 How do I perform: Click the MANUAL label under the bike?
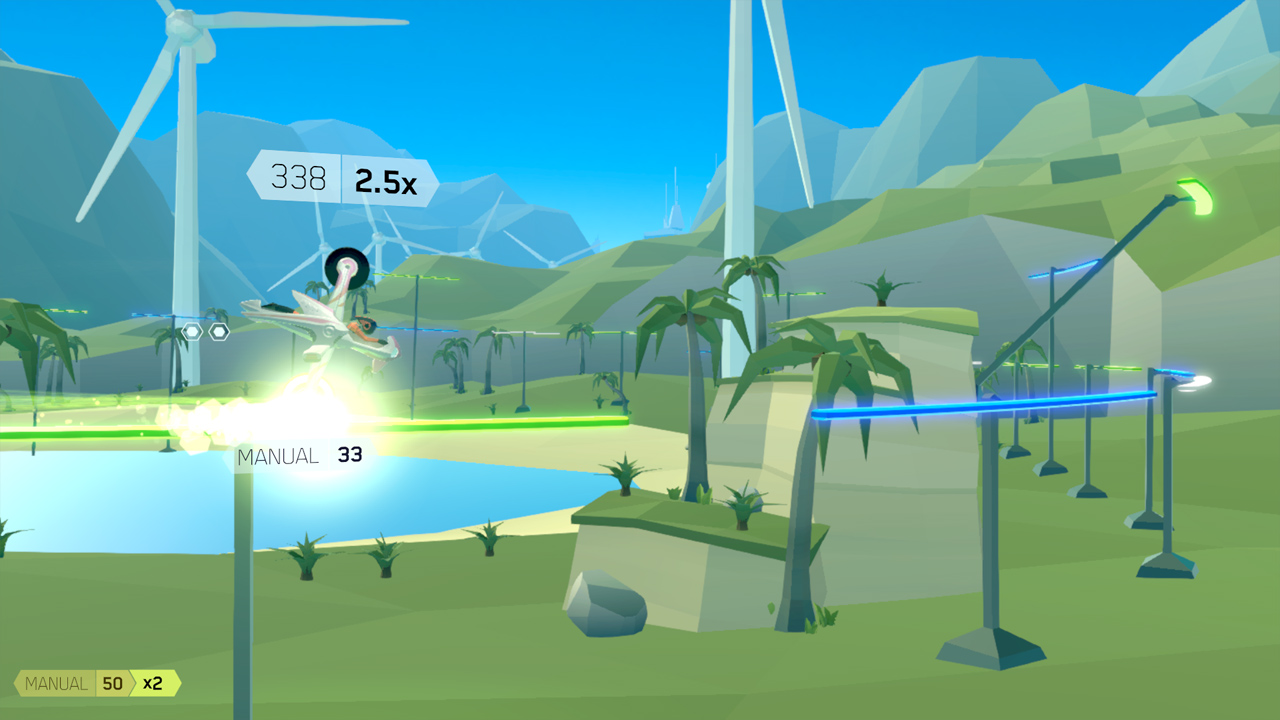point(278,456)
